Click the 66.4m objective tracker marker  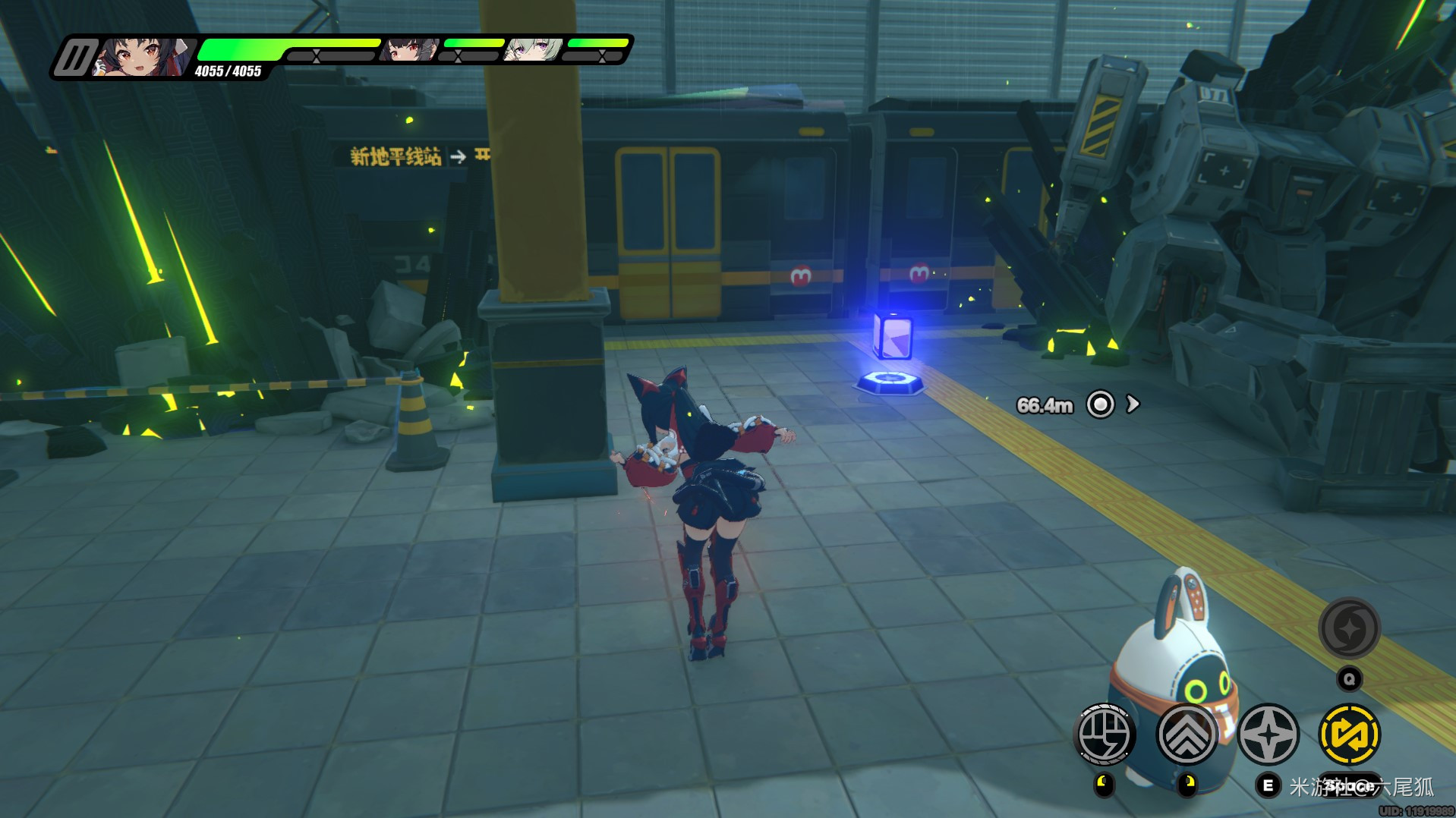[x=1100, y=404]
